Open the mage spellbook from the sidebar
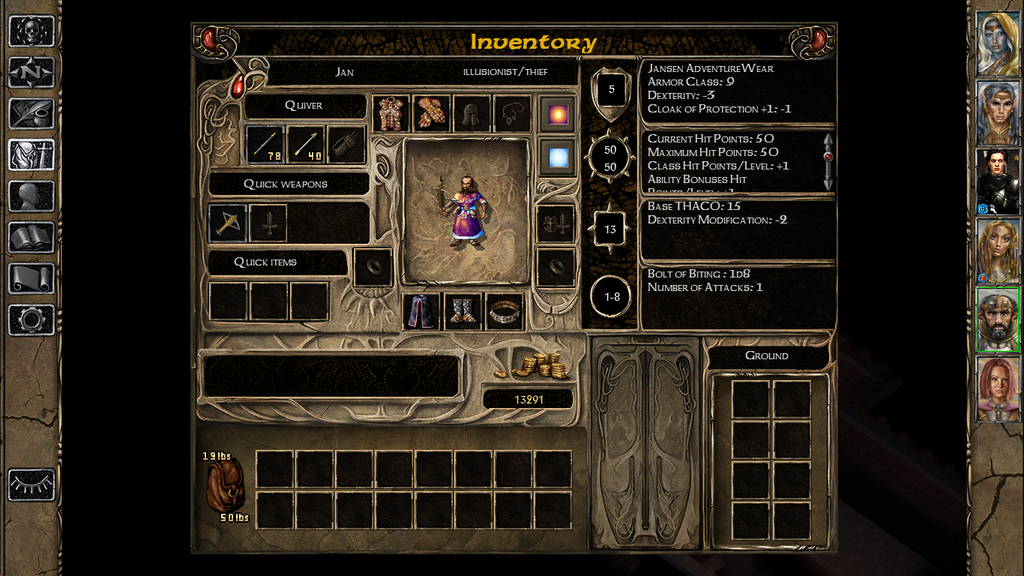The image size is (1024, 576). [31, 237]
